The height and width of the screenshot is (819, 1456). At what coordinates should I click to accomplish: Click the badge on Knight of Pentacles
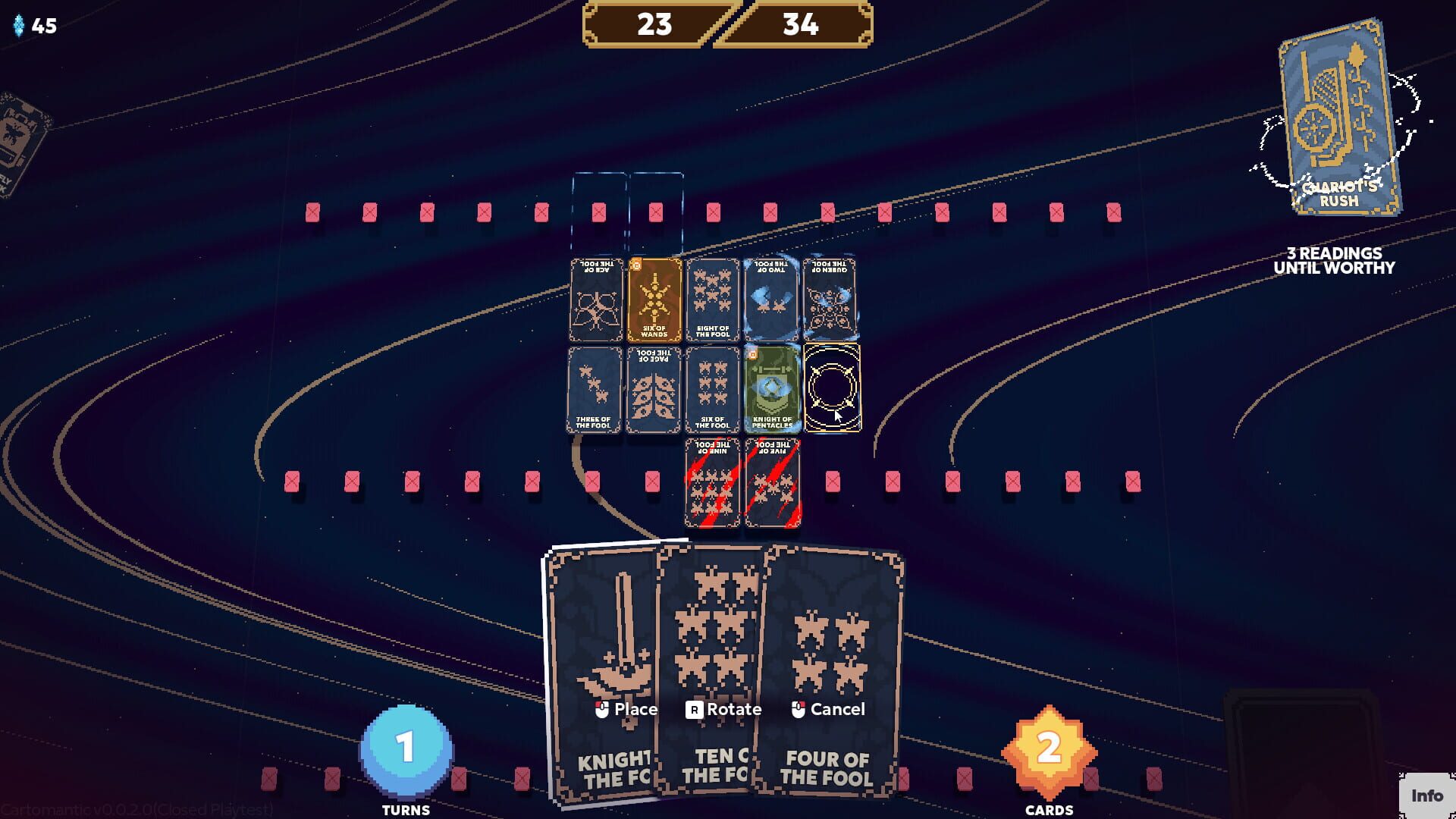[x=753, y=354]
